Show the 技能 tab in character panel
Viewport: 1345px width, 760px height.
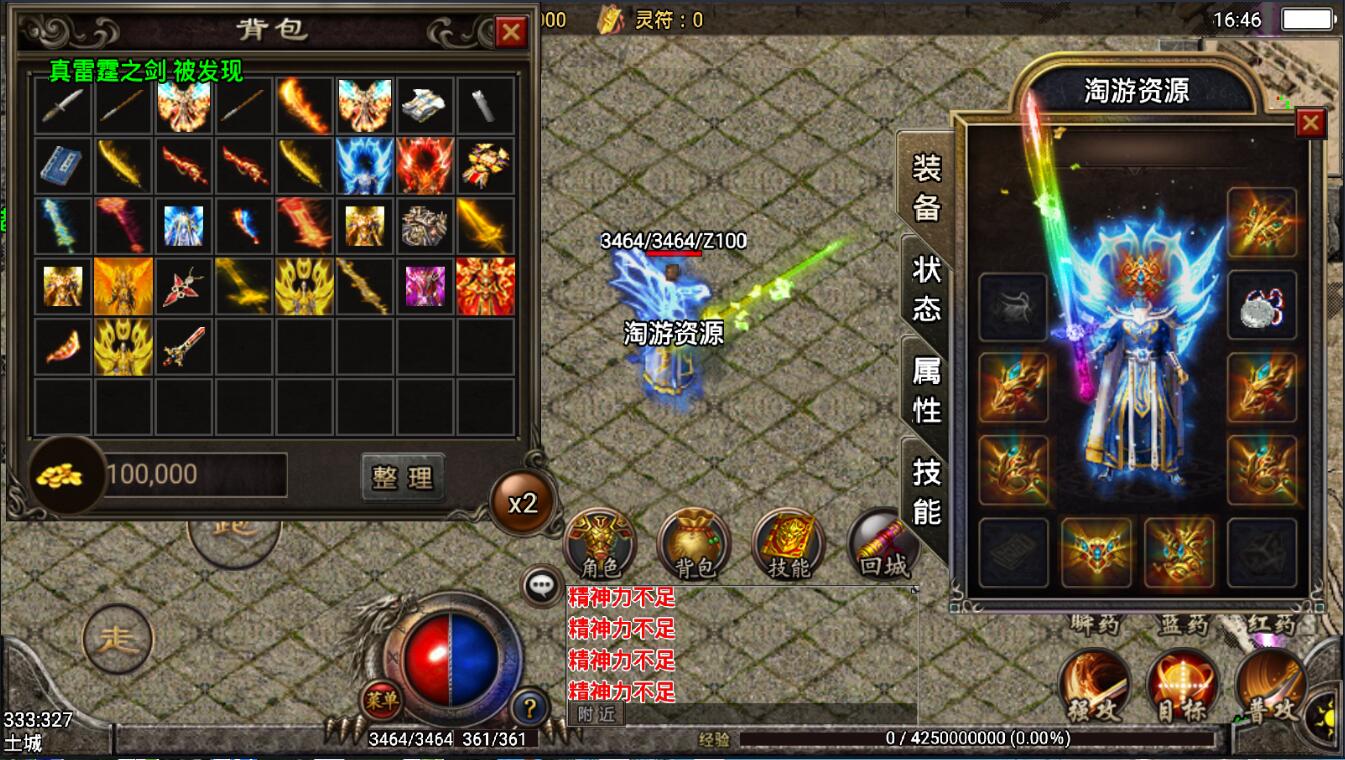tap(926, 492)
